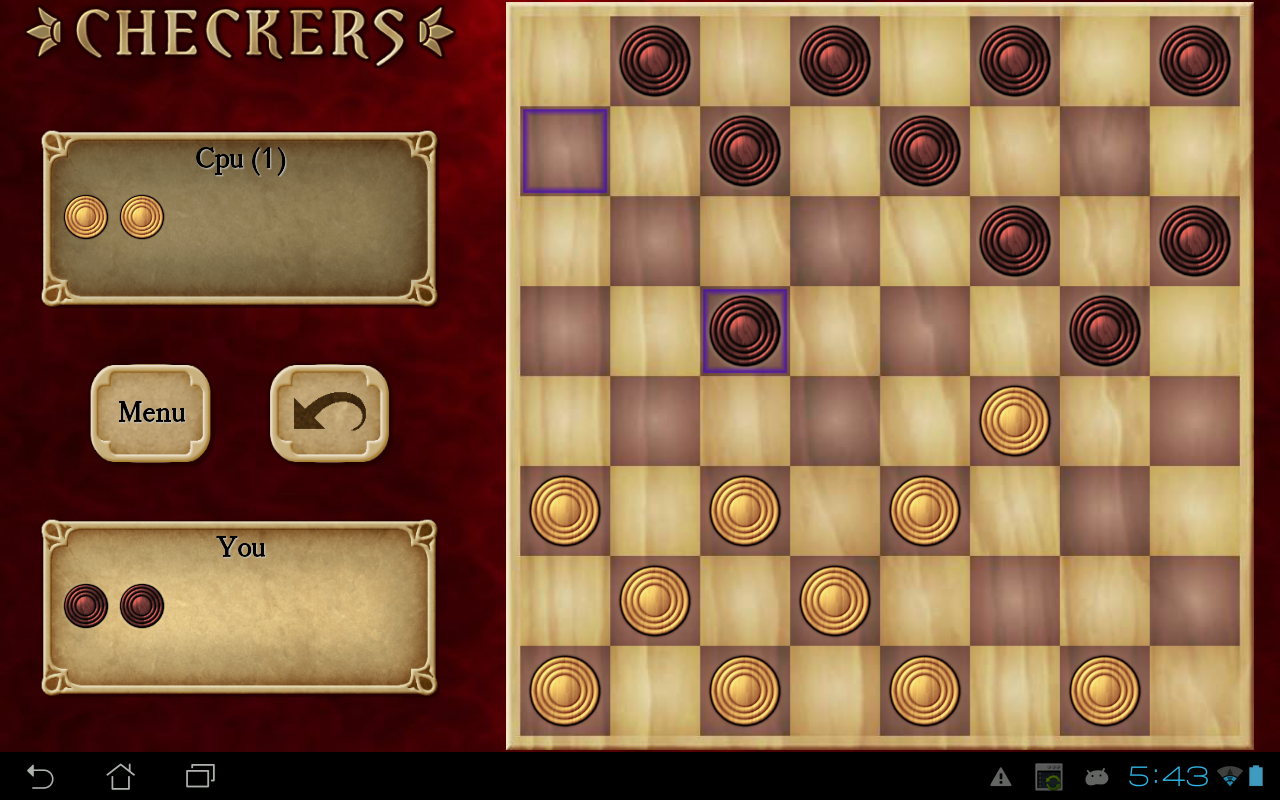Tap the Back navigation arrow
This screenshot has height=800, width=1280.
pyautogui.click(x=40, y=776)
